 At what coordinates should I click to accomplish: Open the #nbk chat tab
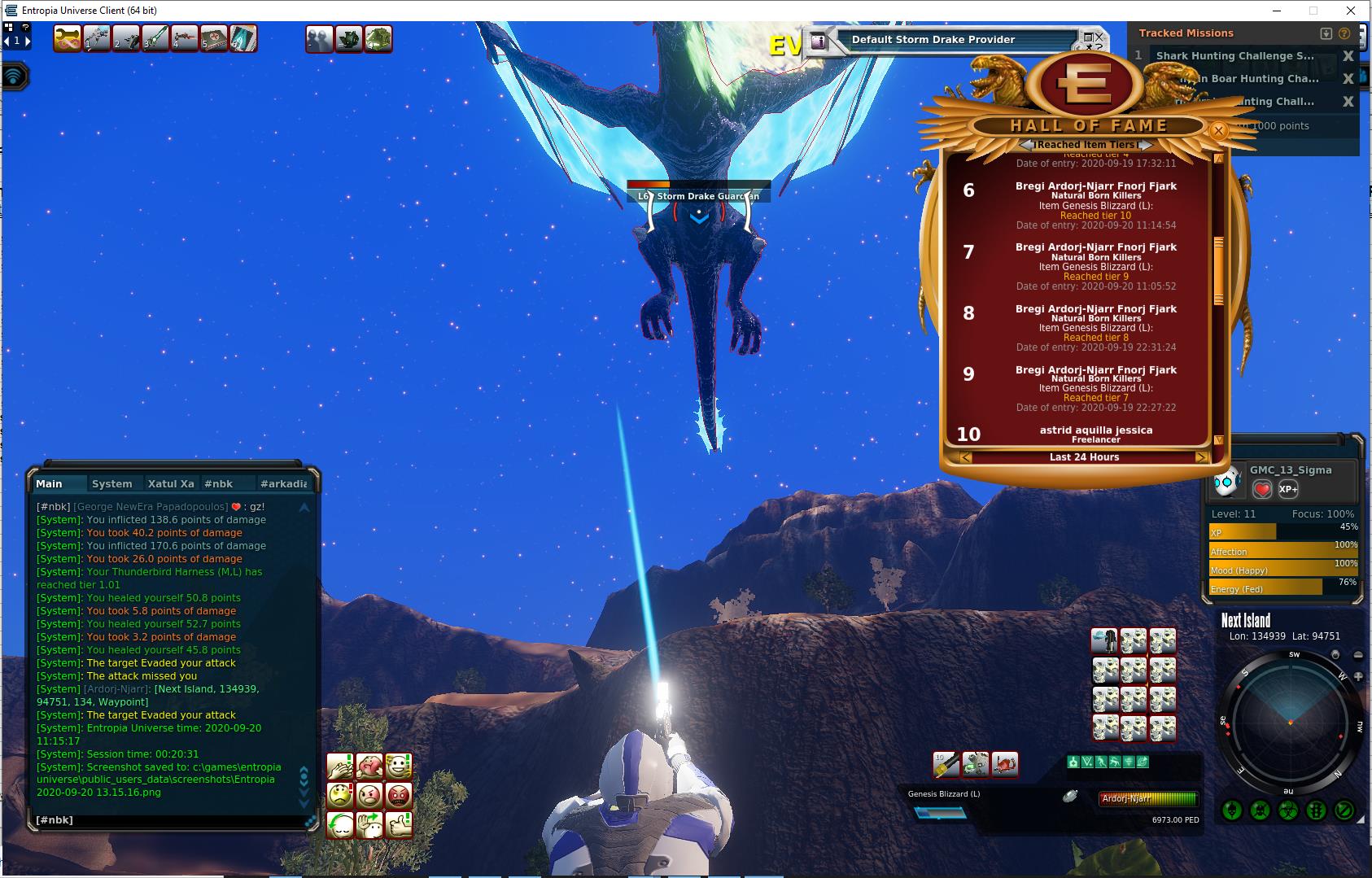tap(218, 483)
